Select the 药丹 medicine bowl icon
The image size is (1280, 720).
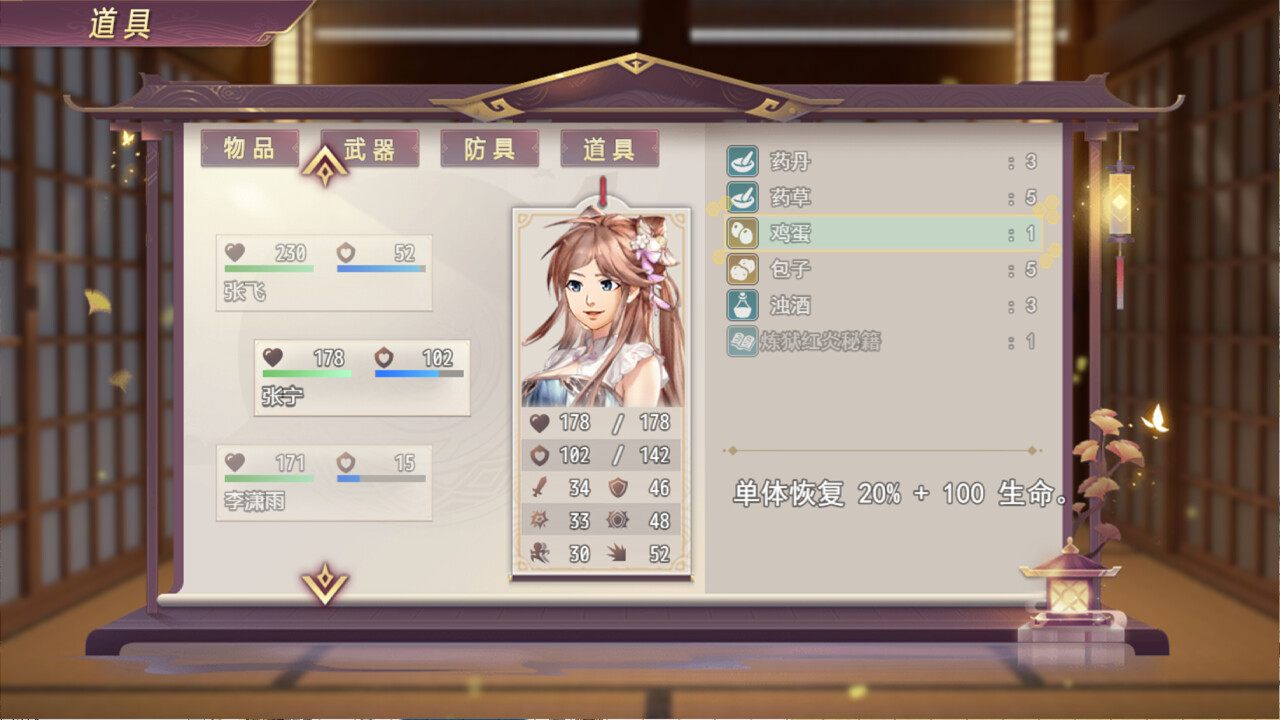click(x=741, y=161)
